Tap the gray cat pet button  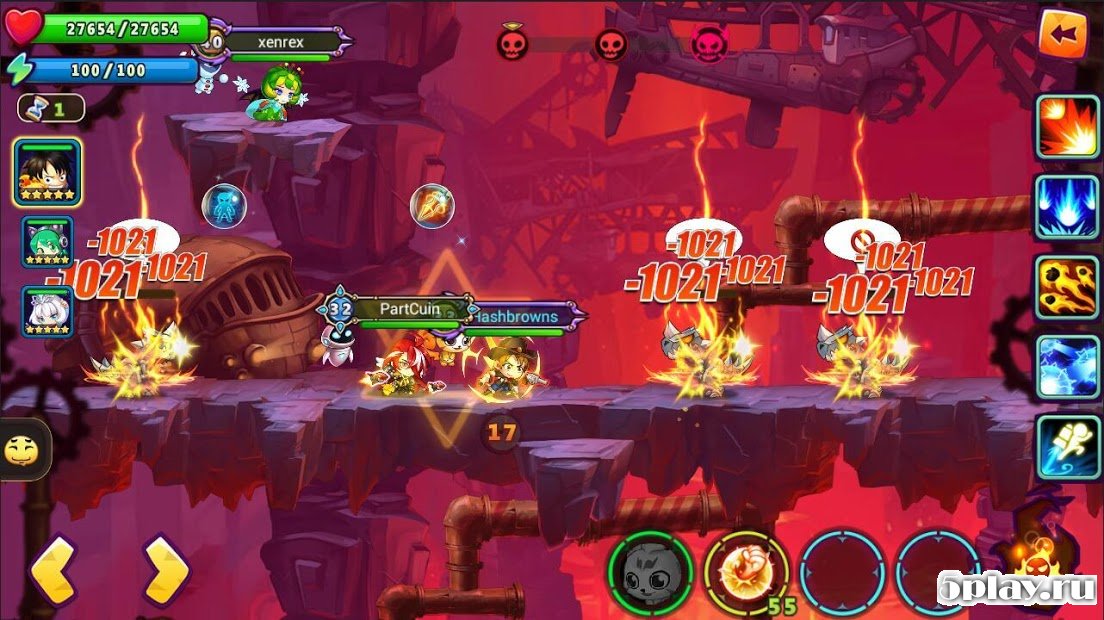(650, 573)
